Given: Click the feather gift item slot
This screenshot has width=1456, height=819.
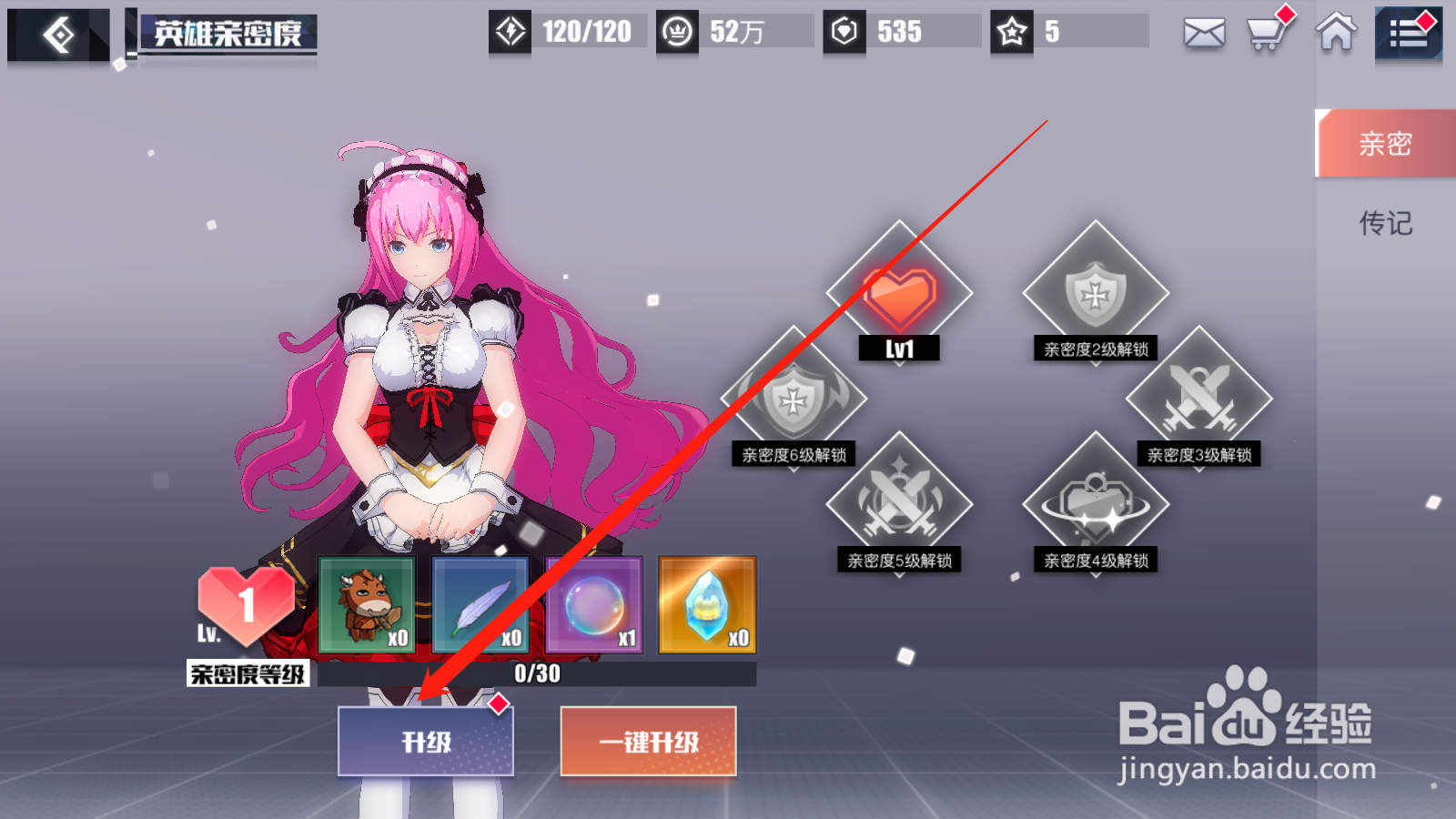Looking at the screenshot, I should click(x=480, y=603).
